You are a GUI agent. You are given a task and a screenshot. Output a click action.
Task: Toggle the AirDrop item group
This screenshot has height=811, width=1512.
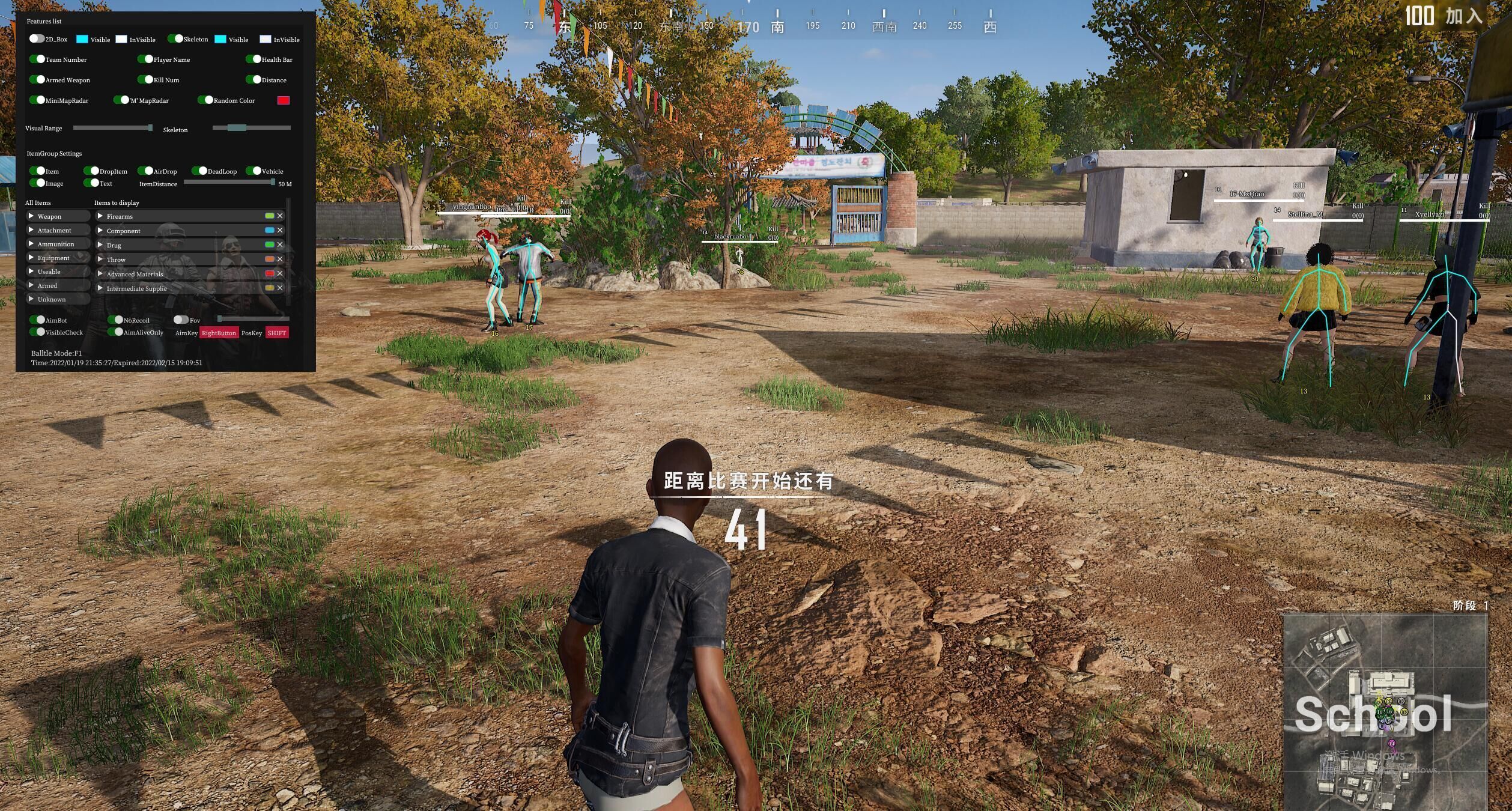(x=145, y=171)
